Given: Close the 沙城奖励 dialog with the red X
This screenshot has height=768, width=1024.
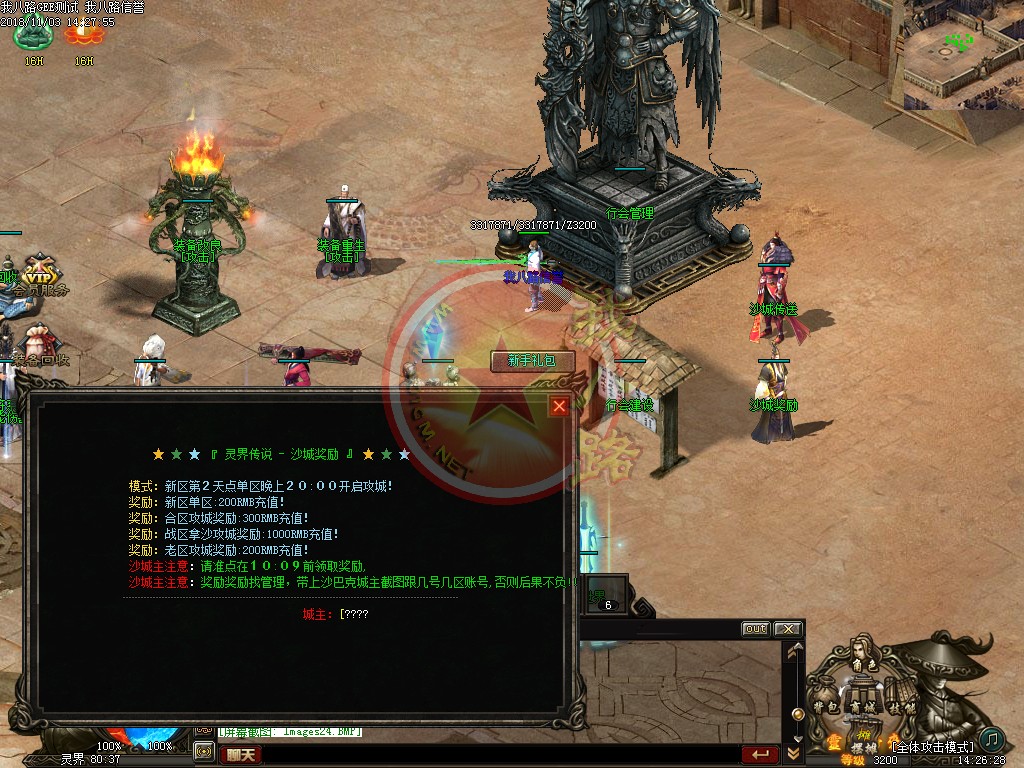Looking at the screenshot, I should click(559, 405).
